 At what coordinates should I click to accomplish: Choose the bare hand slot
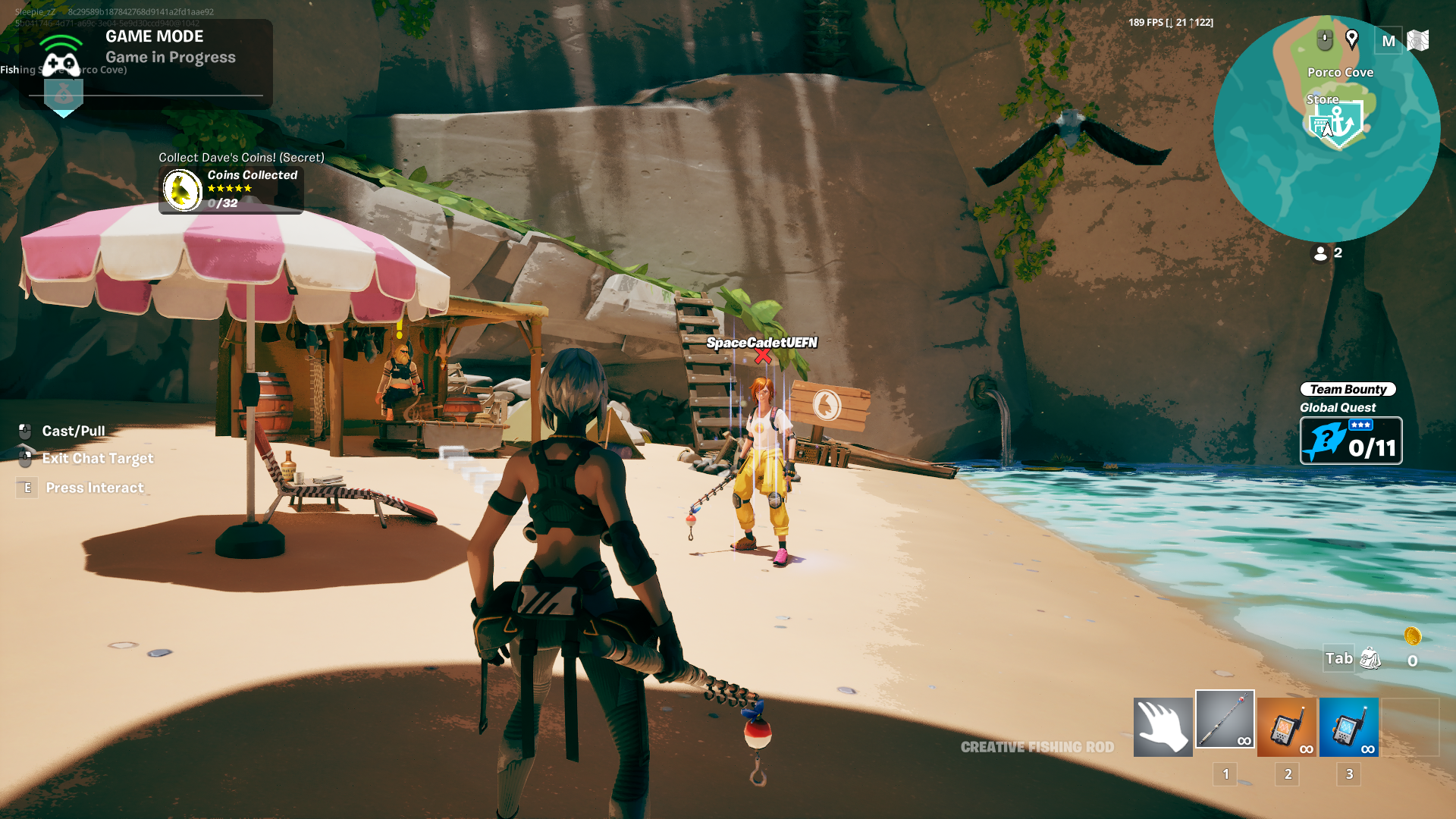(x=1163, y=728)
